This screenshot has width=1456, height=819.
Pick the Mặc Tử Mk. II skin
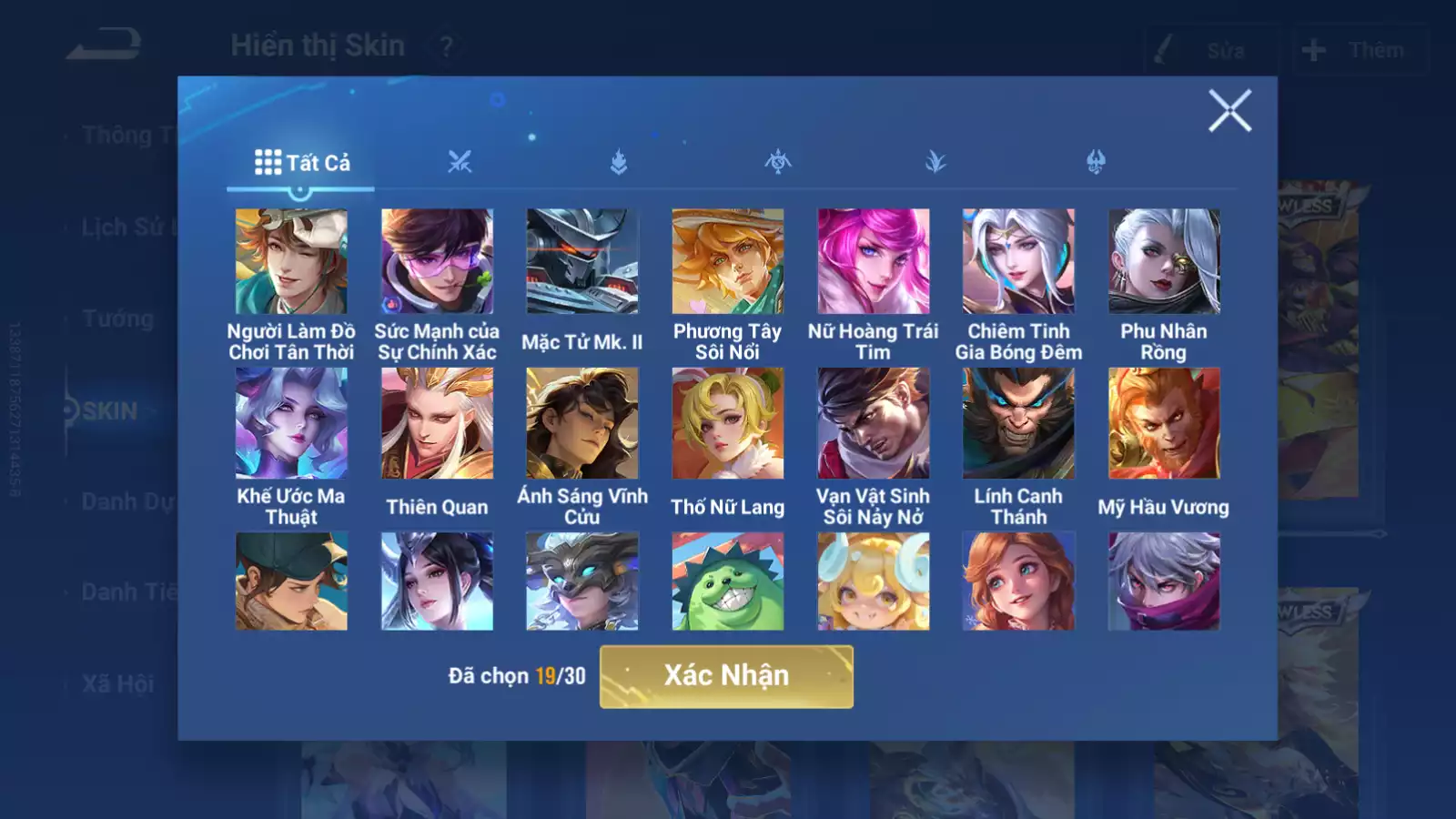tap(582, 262)
